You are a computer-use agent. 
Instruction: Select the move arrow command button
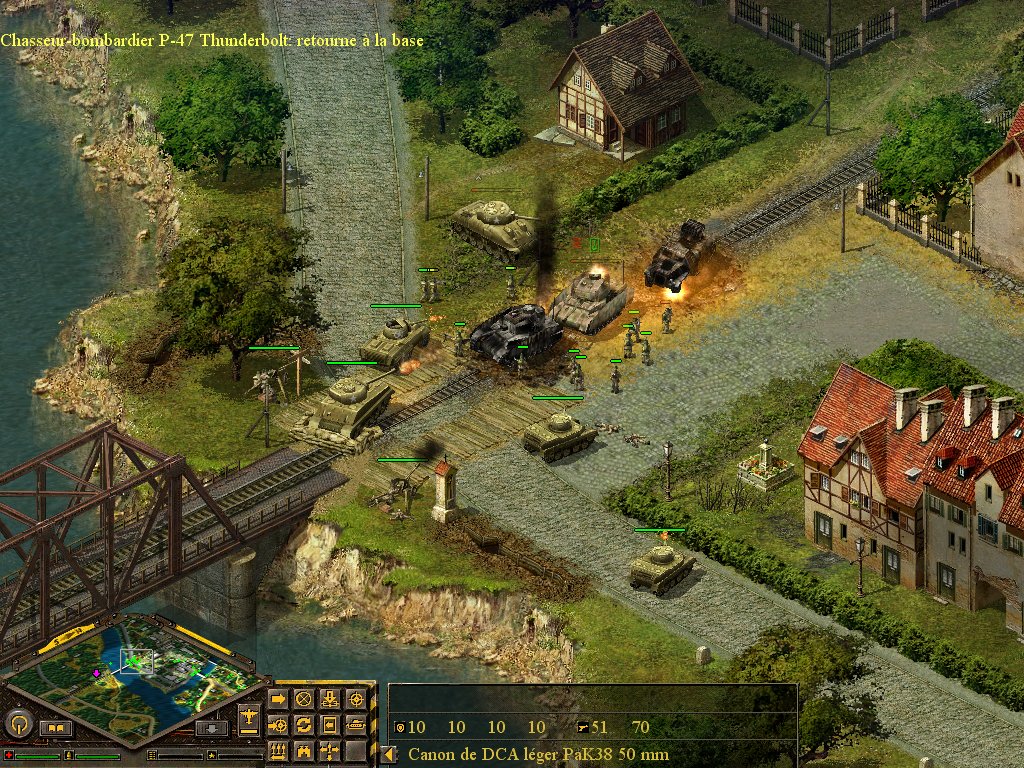pyautogui.click(x=278, y=699)
